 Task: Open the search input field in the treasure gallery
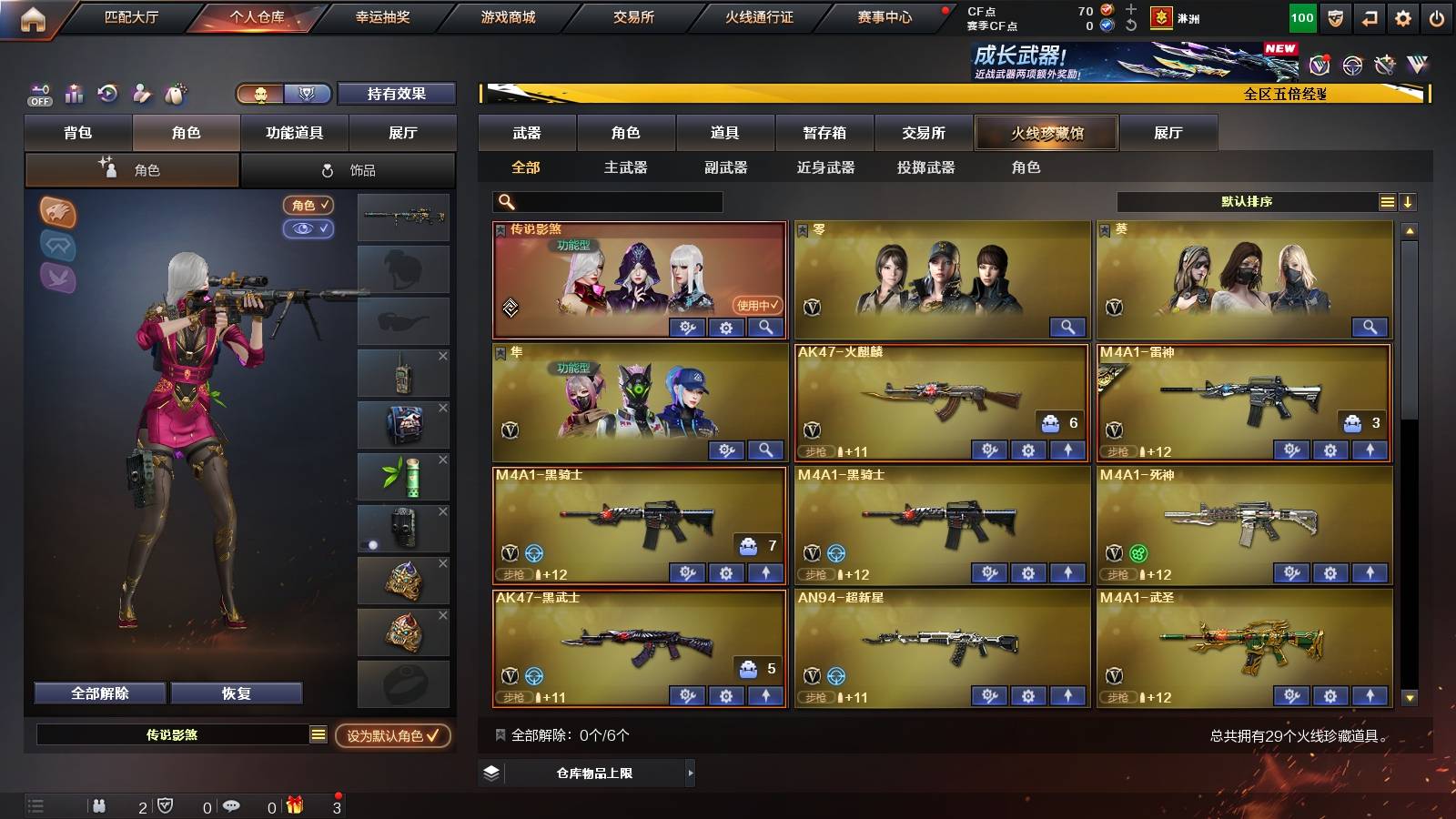click(x=605, y=201)
